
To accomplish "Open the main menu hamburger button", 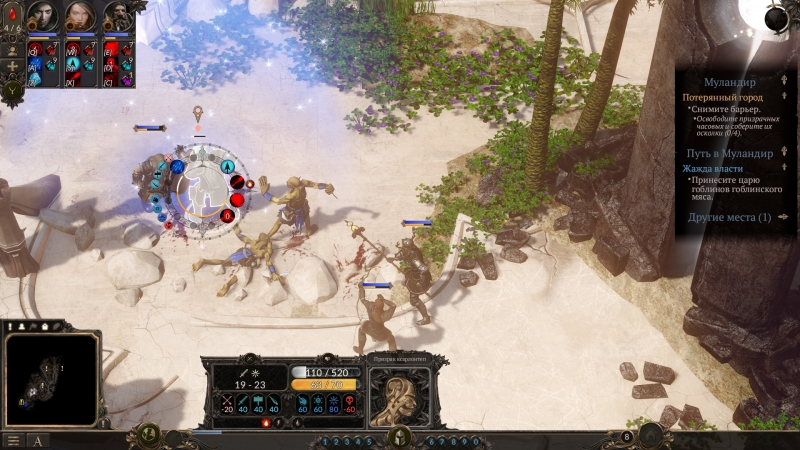I will [13, 440].
